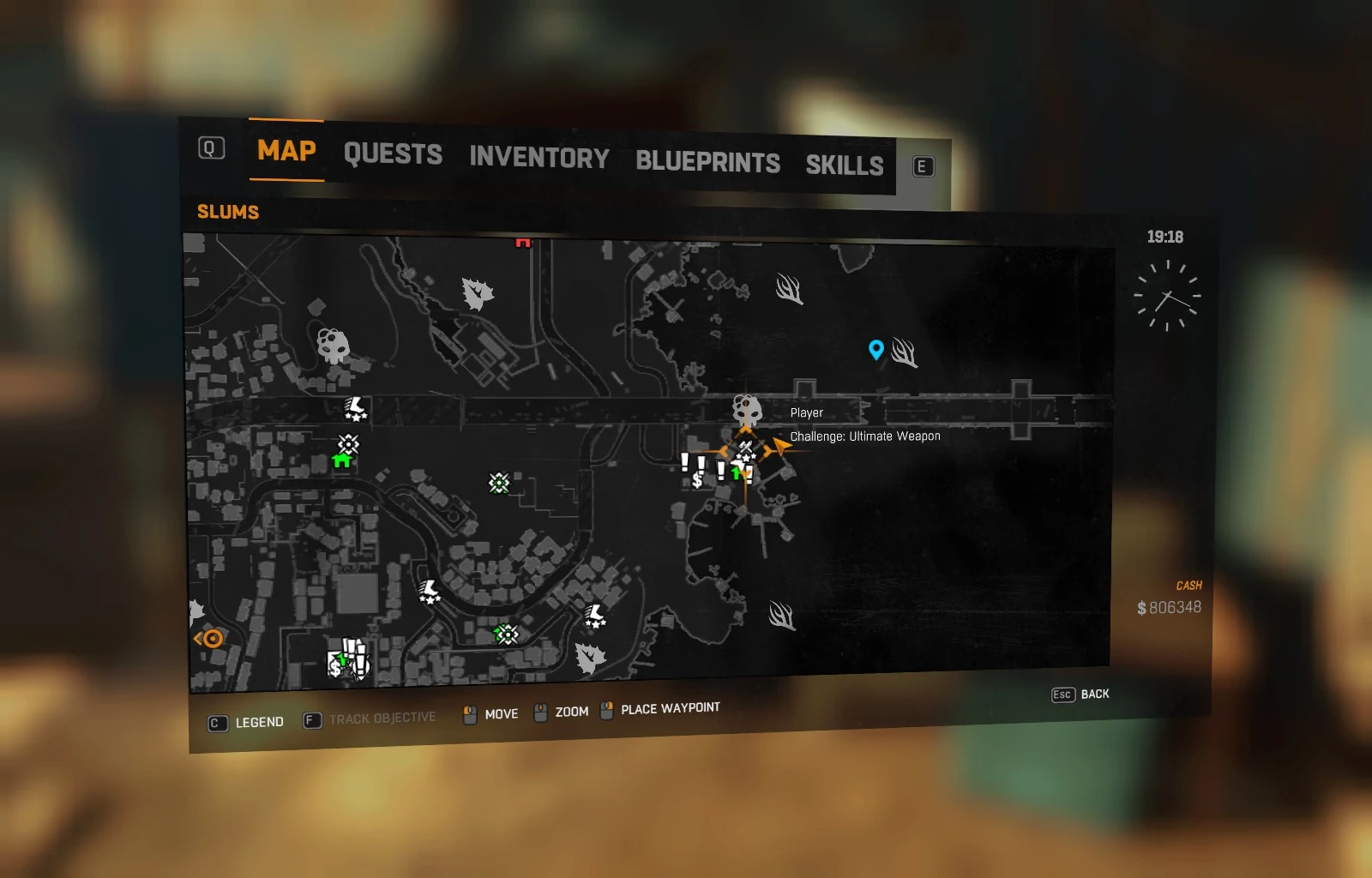Click the green safe house marker
This screenshot has width=1372, height=878.
click(341, 460)
